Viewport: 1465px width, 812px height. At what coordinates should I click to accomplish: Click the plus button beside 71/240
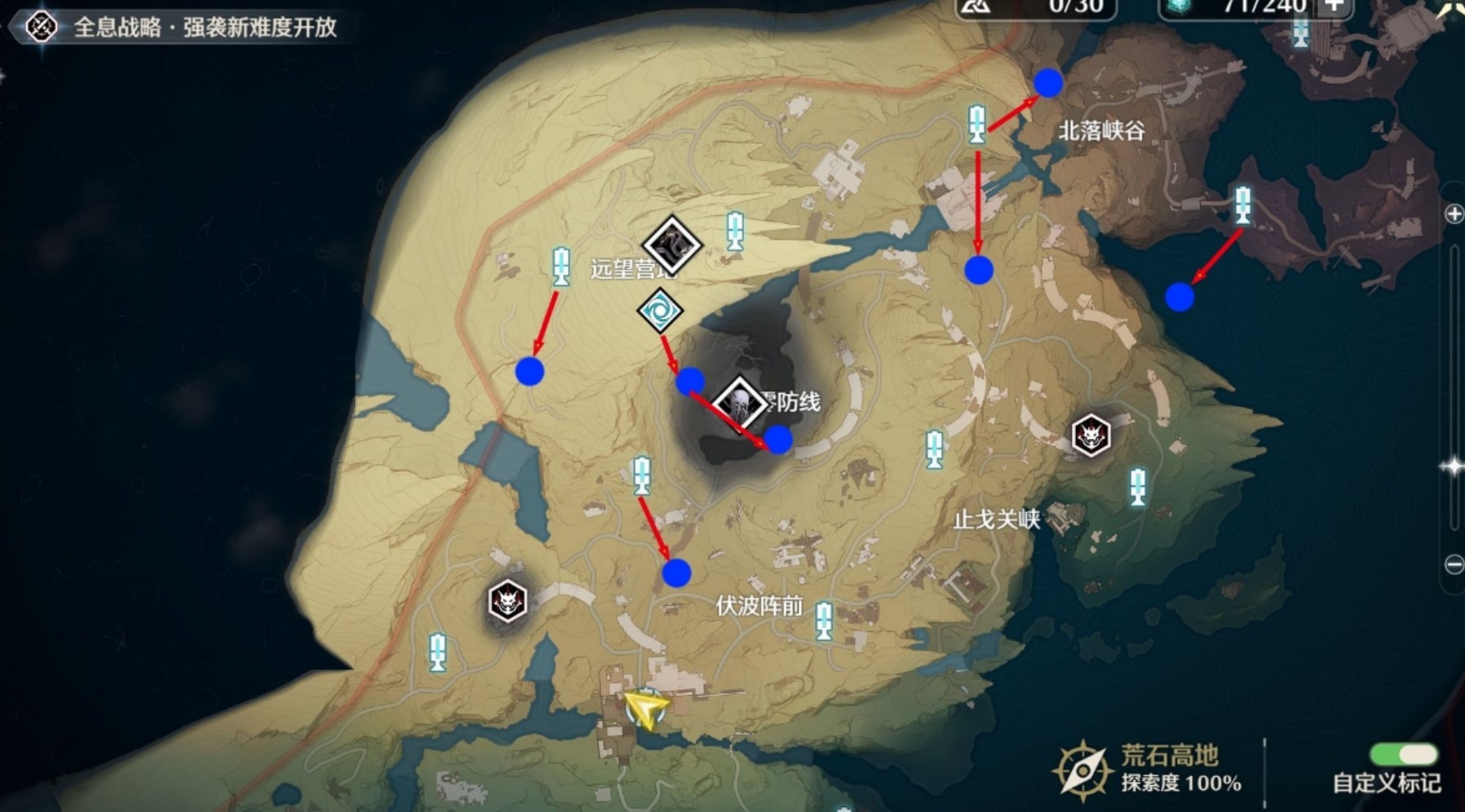tap(1334, 7)
